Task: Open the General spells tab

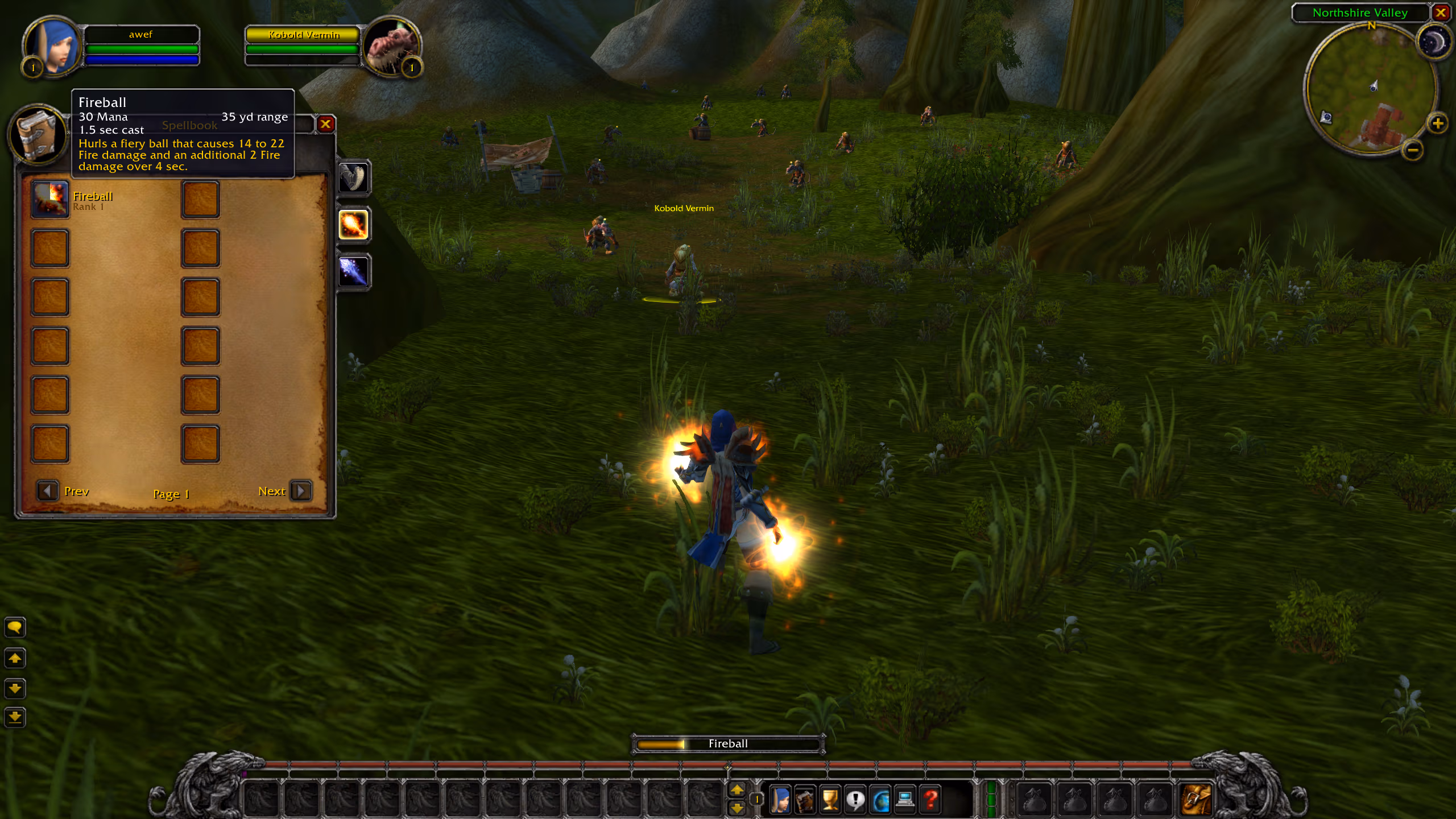Action: [x=353, y=177]
